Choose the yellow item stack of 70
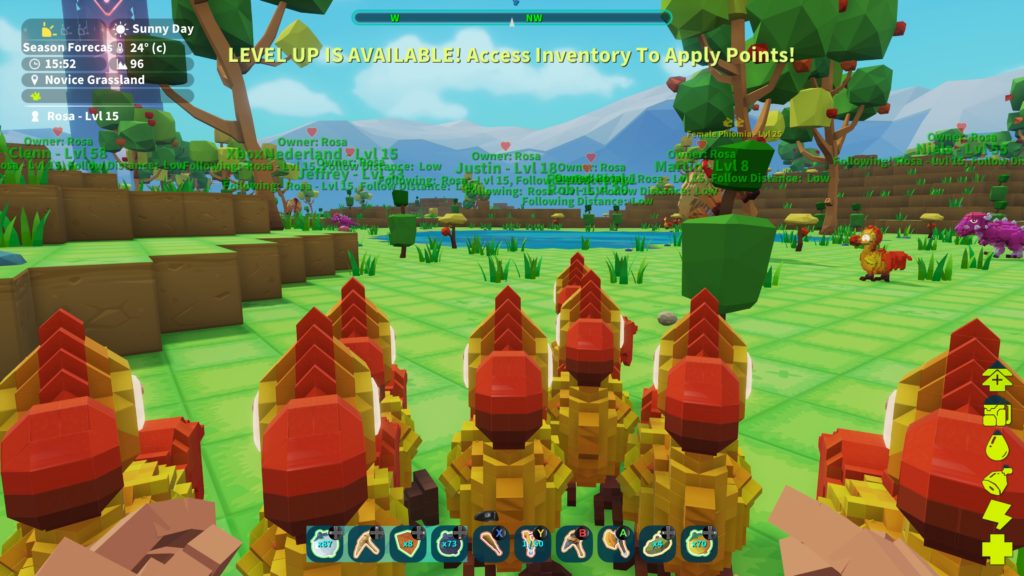This screenshot has width=1024, height=576. pos(699,544)
